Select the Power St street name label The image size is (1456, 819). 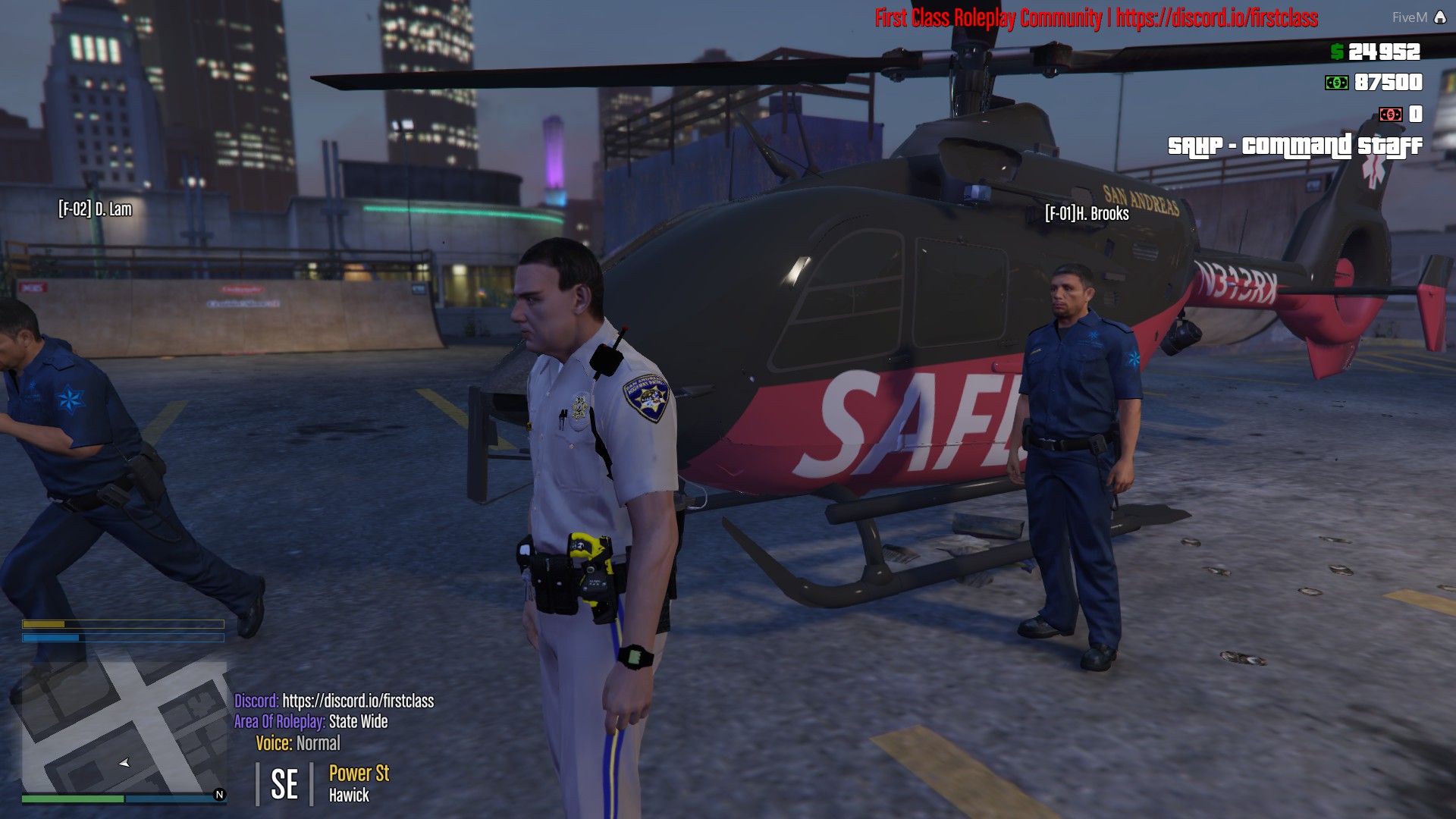click(x=359, y=774)
